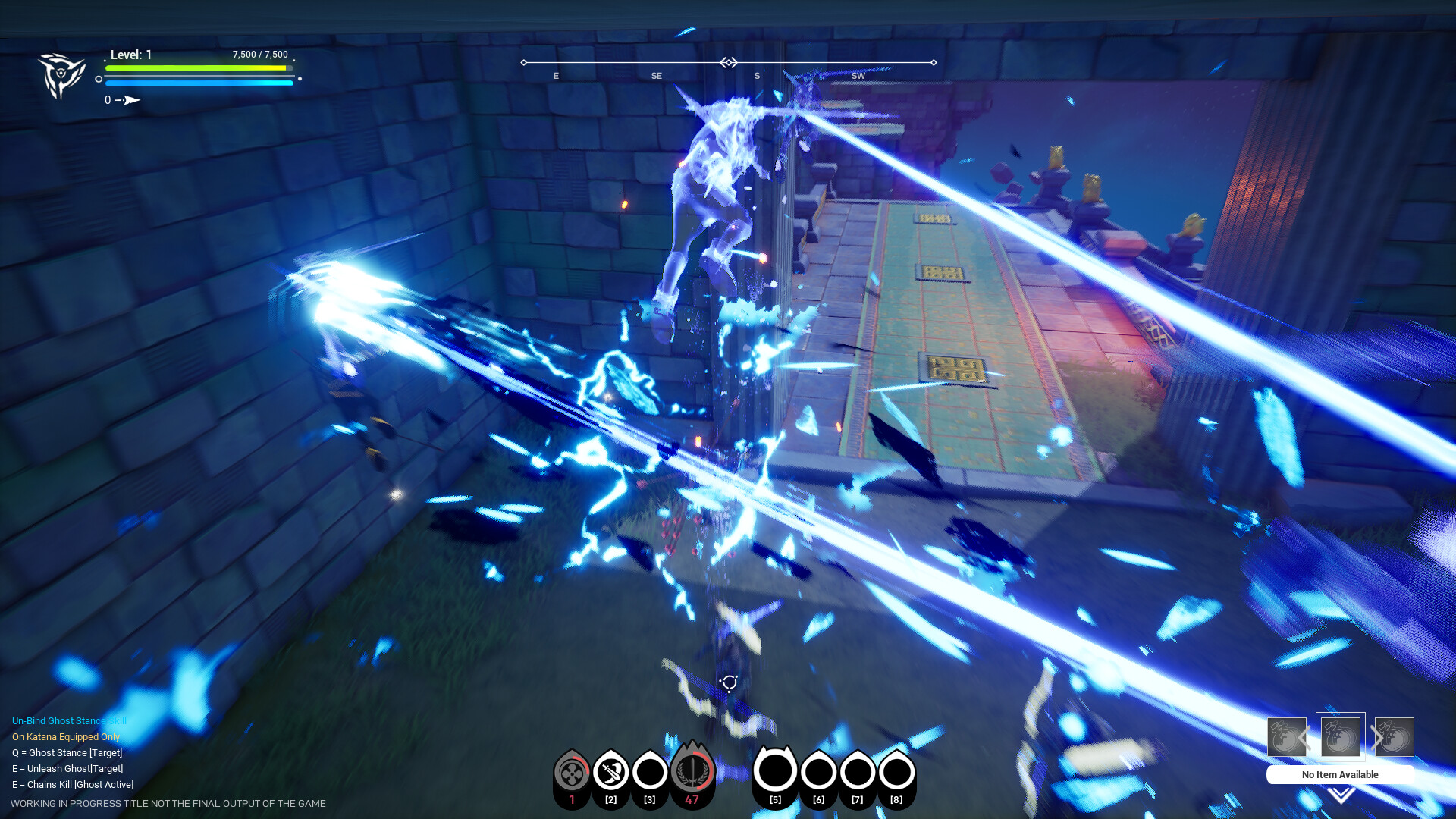The image size is (1456, 819).
Task: Click the No Item Available button
Action: tap(1339, 775)
